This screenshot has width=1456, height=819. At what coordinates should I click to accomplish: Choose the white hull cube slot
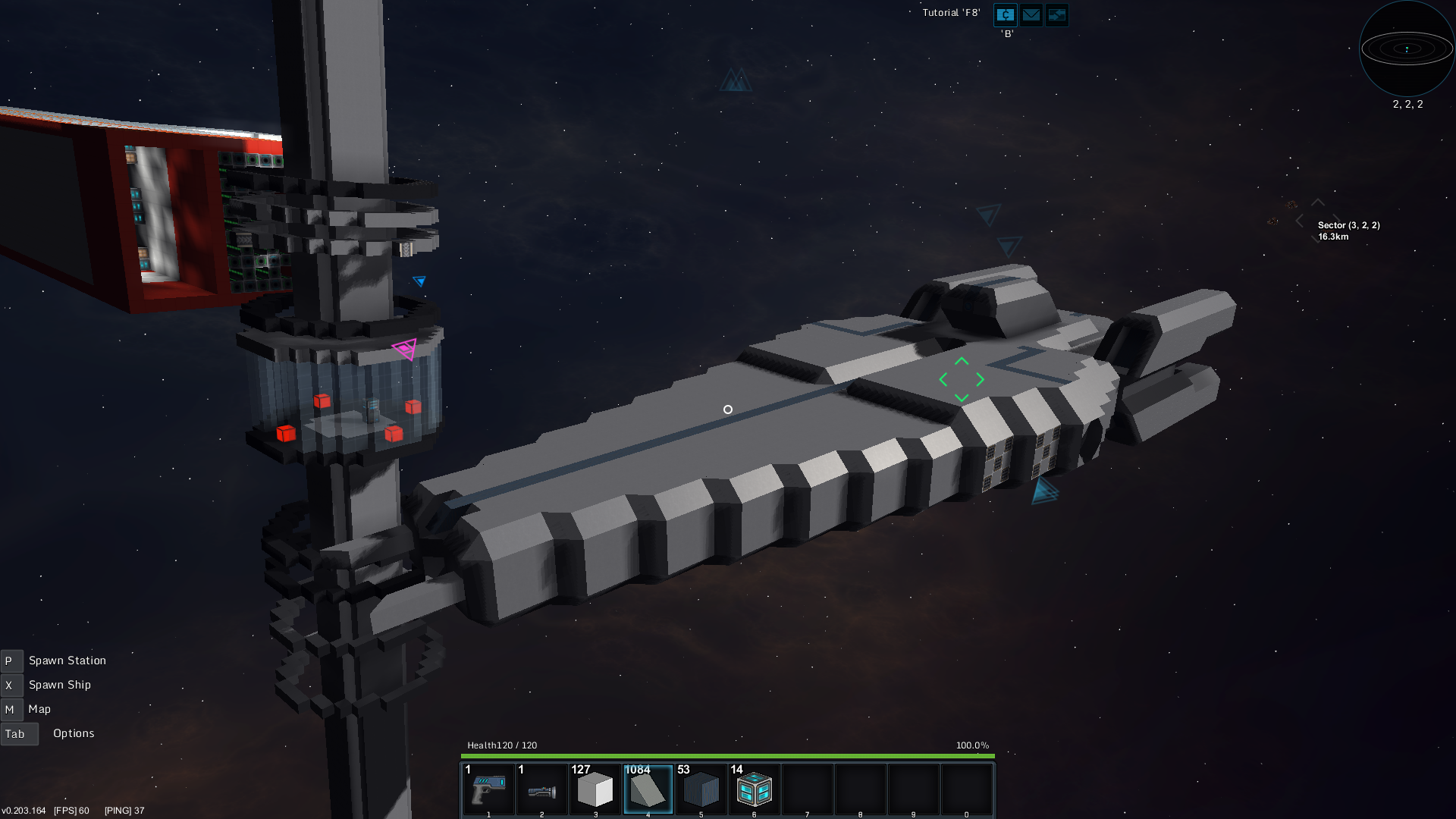(x=595, y=789)
